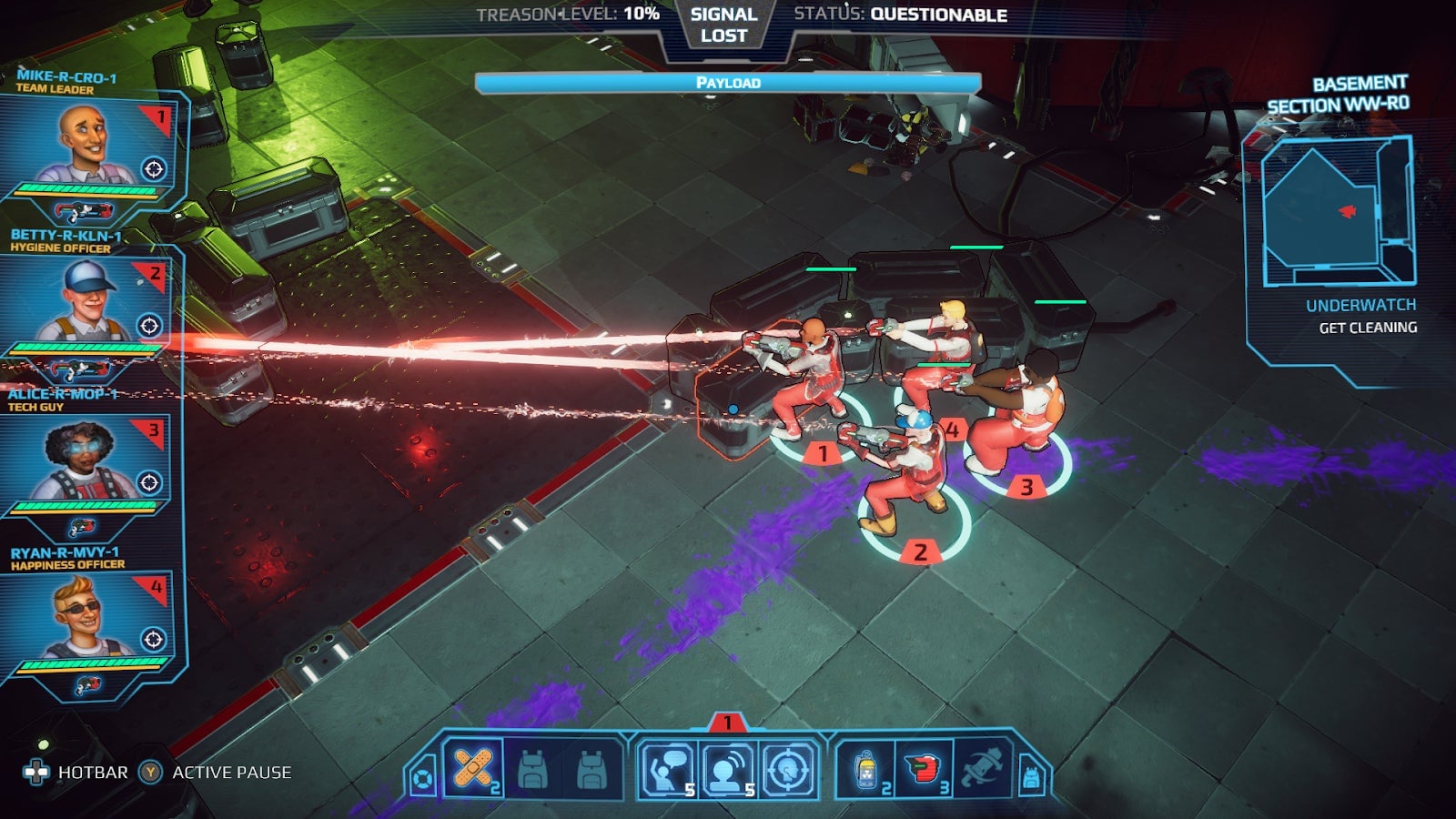Click the target crosshair on Betty's panel
This screenshot has height=819, width=1456.
tap(149, 326)
